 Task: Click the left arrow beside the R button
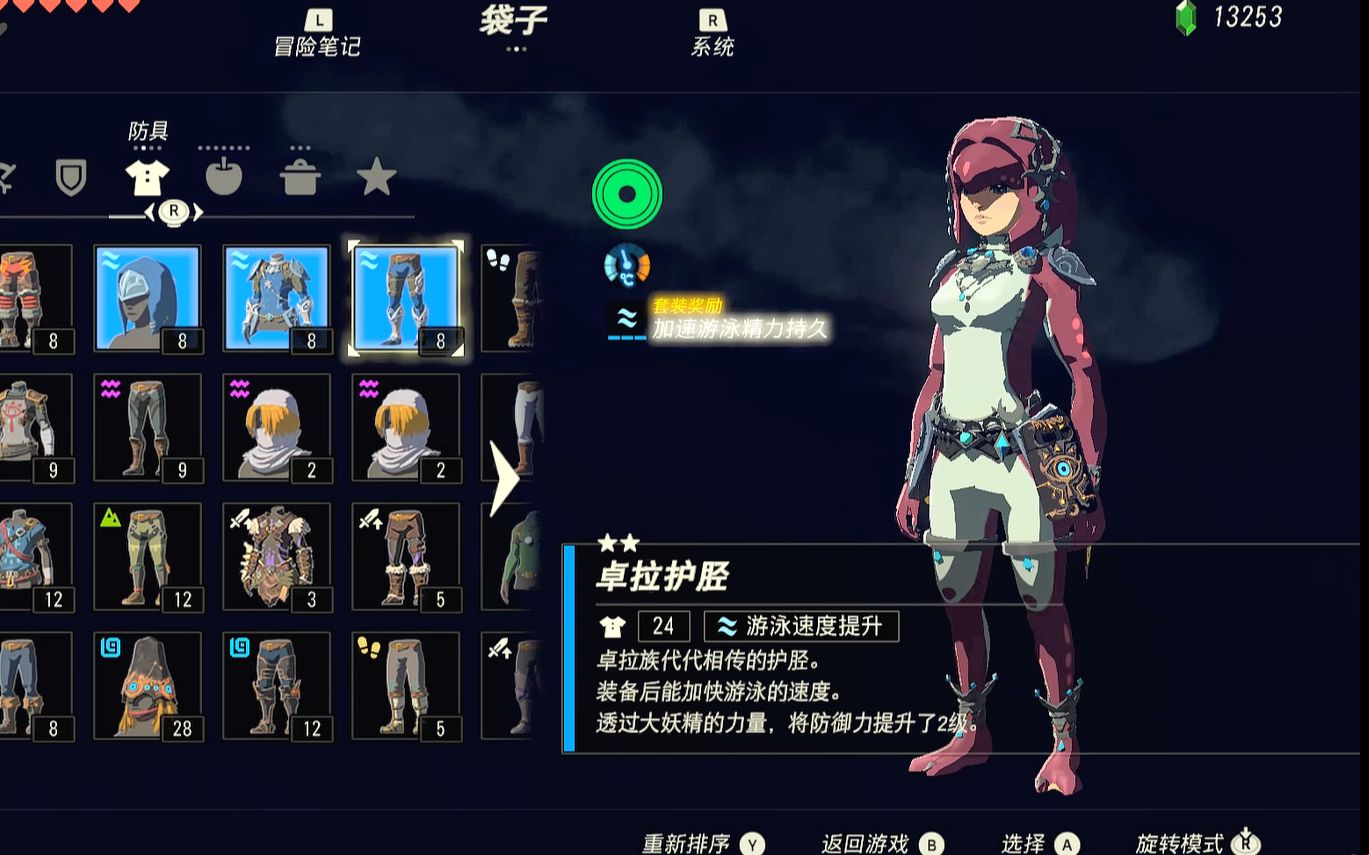click(x=150, y=212)
